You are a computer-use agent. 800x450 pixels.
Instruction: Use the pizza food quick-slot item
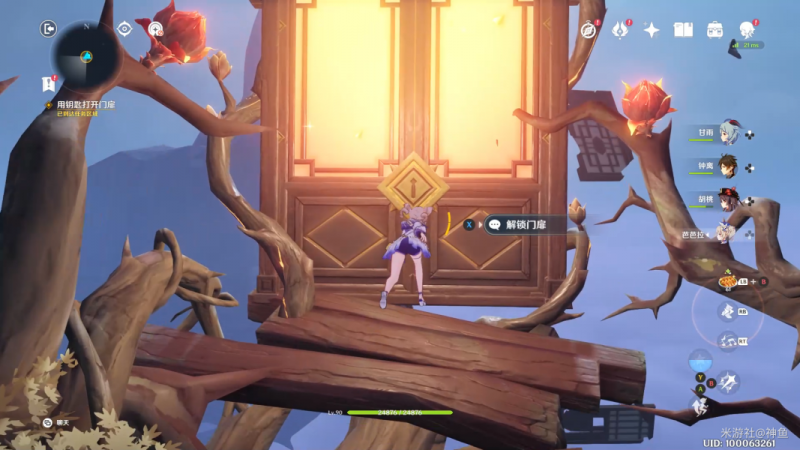click(727, 283)
